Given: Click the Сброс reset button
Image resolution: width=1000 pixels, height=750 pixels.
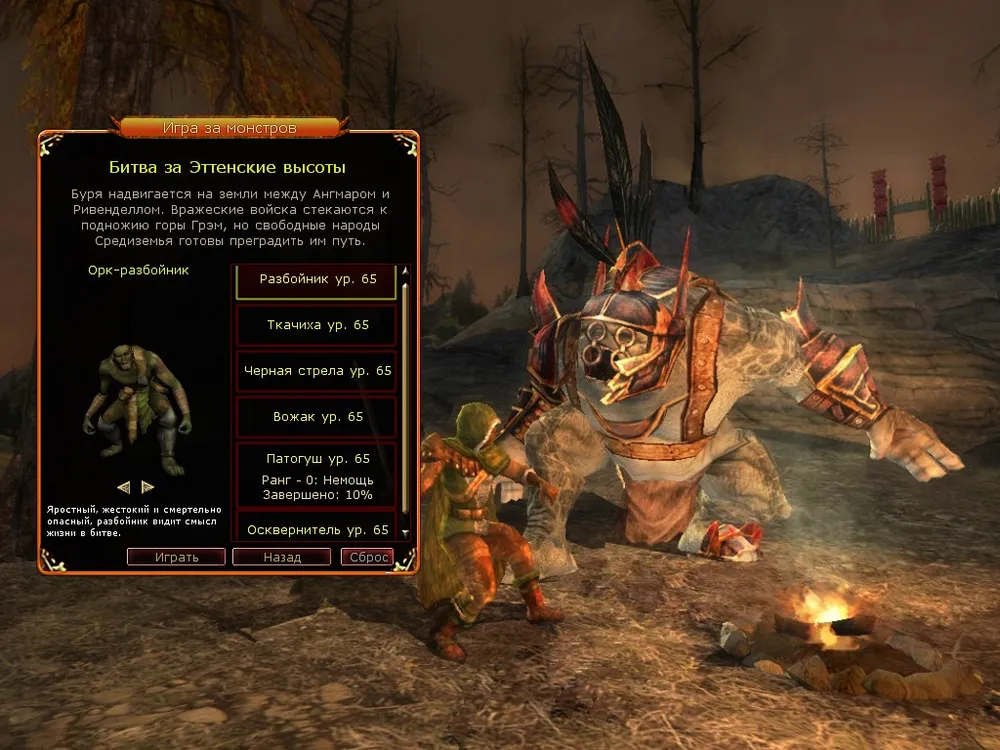Looking at the screenshot, I should pyautogui.click(x=367, y=557).
